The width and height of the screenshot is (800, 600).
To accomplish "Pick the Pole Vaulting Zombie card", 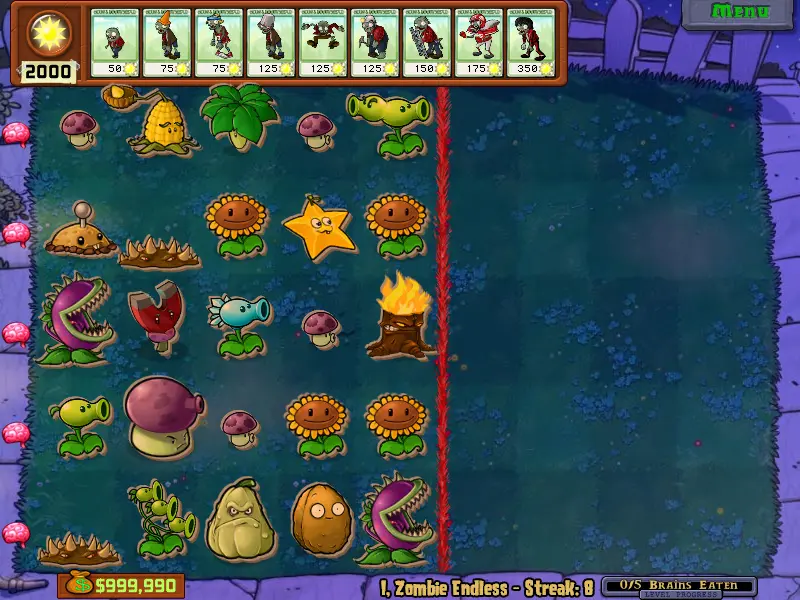I will [x=218, y=42].
